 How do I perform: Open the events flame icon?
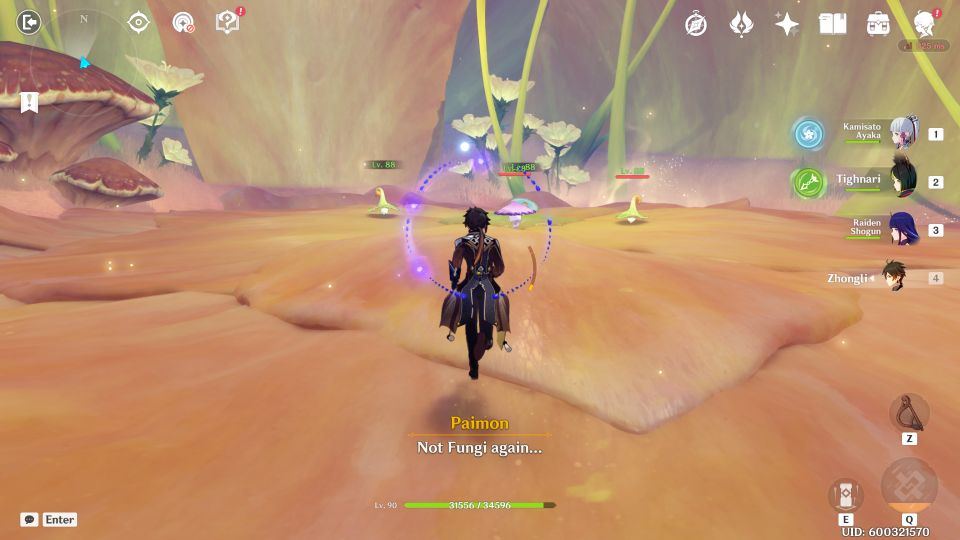click(x=741, y=24)
